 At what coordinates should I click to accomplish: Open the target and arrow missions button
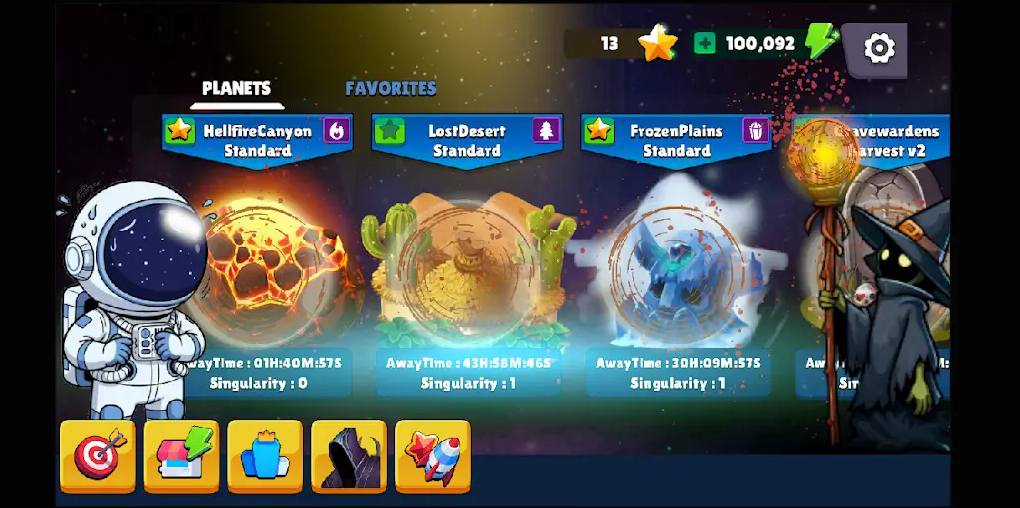click(x=98, y=455)
